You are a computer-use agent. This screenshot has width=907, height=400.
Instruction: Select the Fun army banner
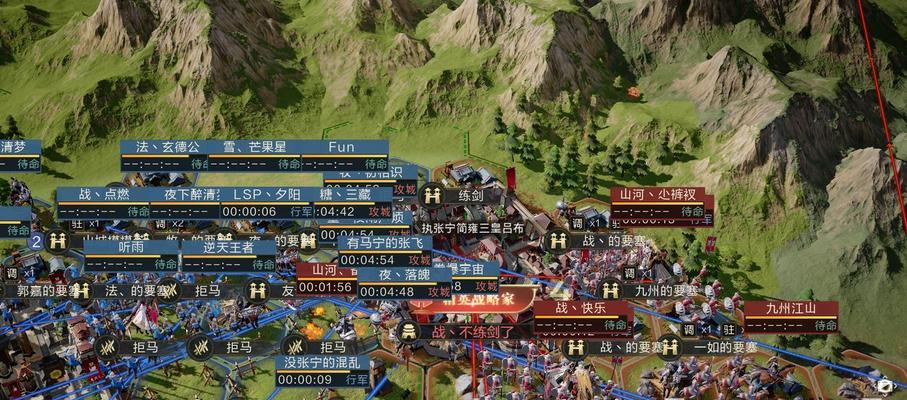tap(342, 148)
